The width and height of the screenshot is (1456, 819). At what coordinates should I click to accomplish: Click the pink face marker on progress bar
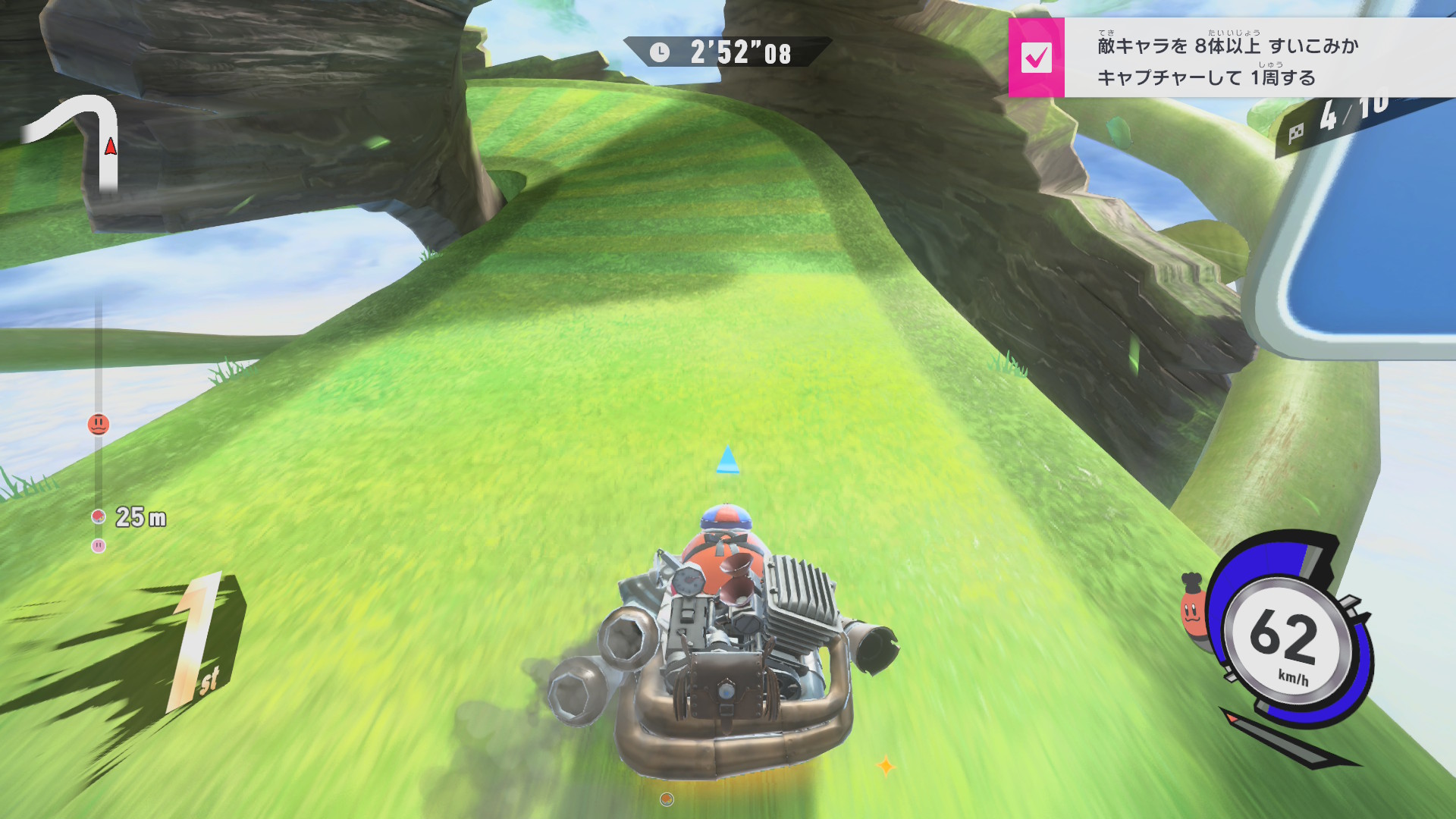(99, 545)
